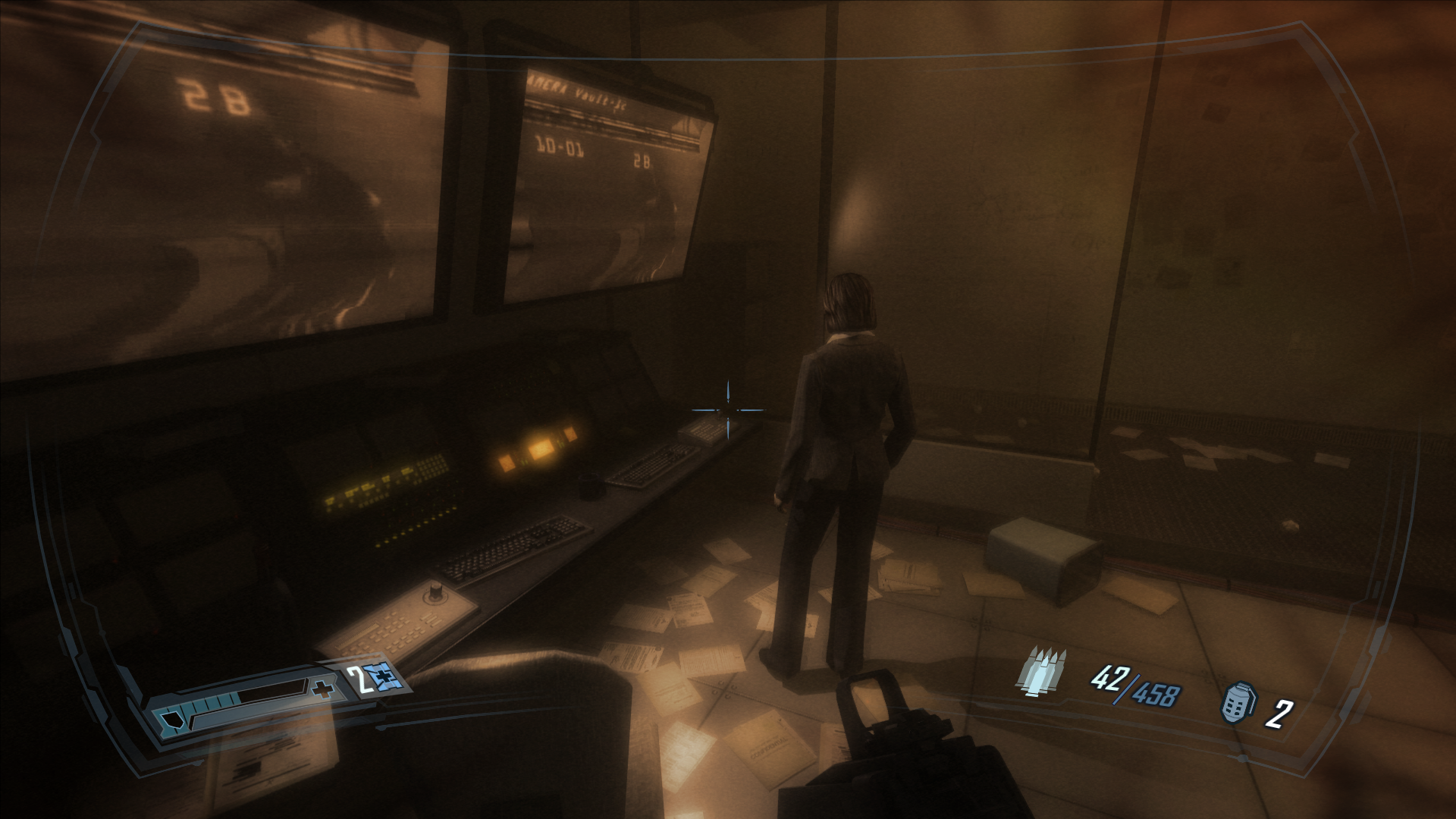Click the frag grenade icon

point(1236,702)
